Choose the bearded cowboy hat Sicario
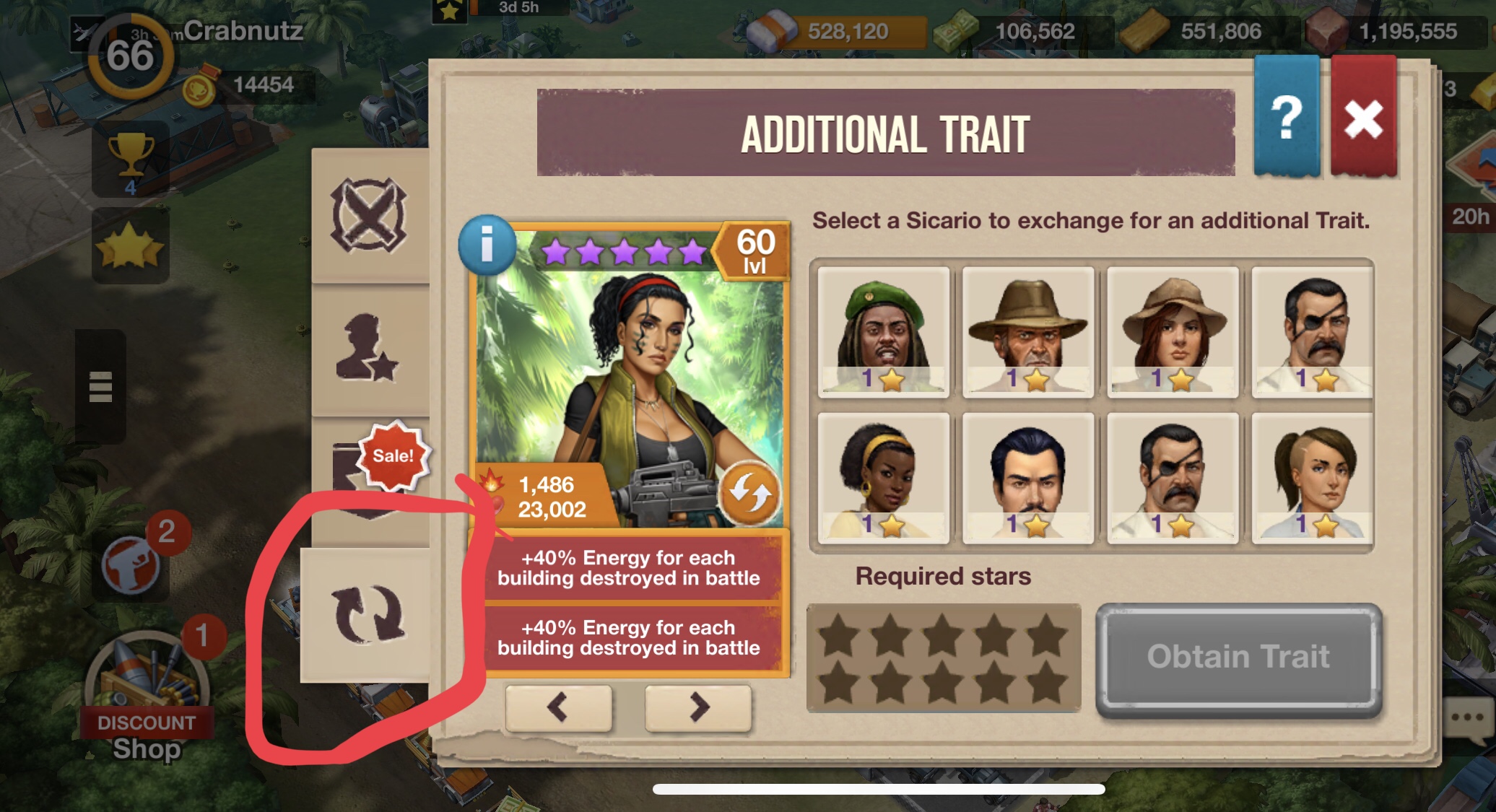Image resolution: width=1496 pixels, height=812 pixels. pyautogui.click(x=1028, y=332)
